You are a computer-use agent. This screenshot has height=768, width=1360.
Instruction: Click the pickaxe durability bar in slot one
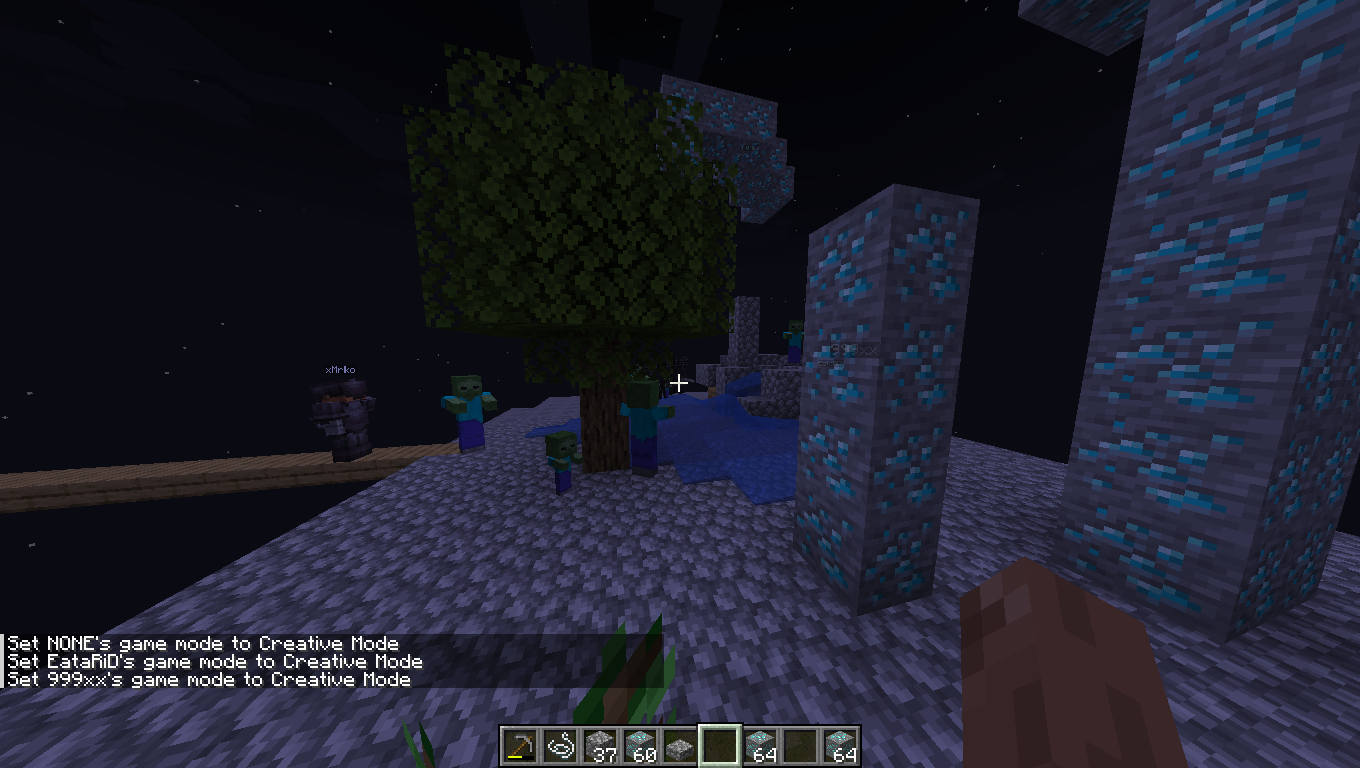[519, 758]
